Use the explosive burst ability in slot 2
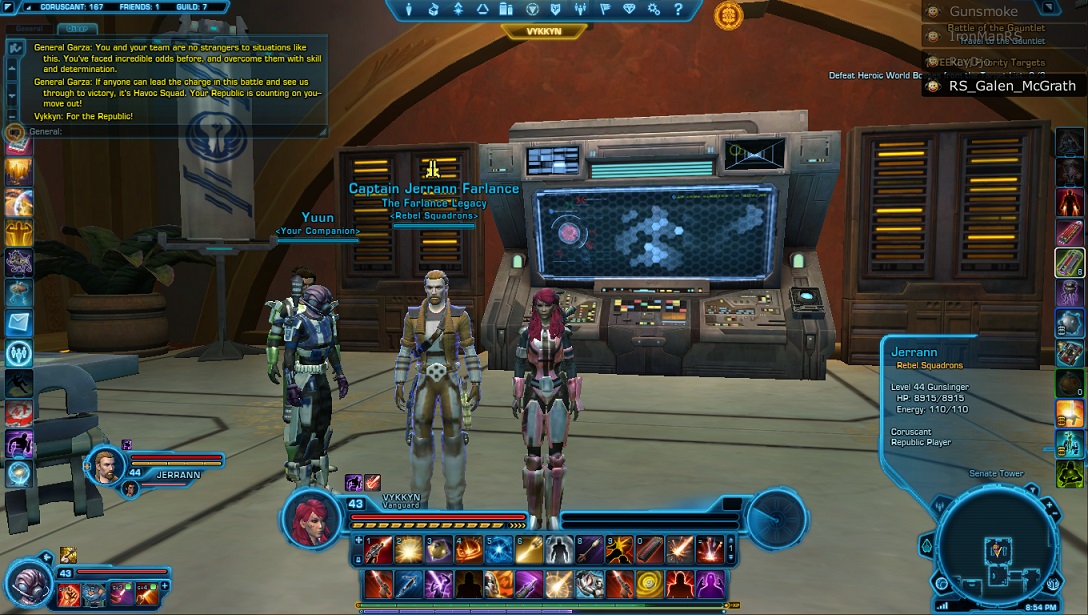1088x615 pixels. point(408,549)
